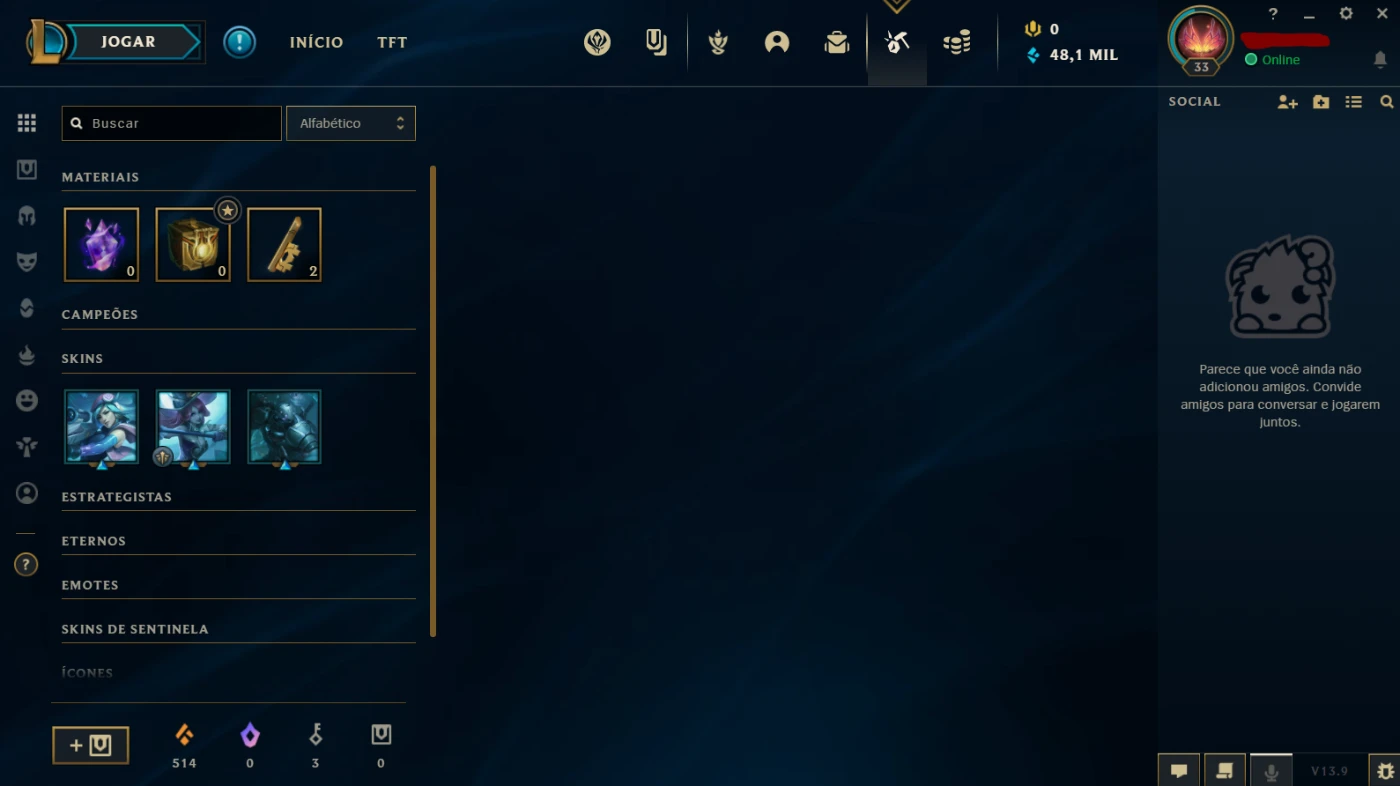Open the help question mark in sidebar
This screenshot has width=1400, height=786.
pos(26,564)
